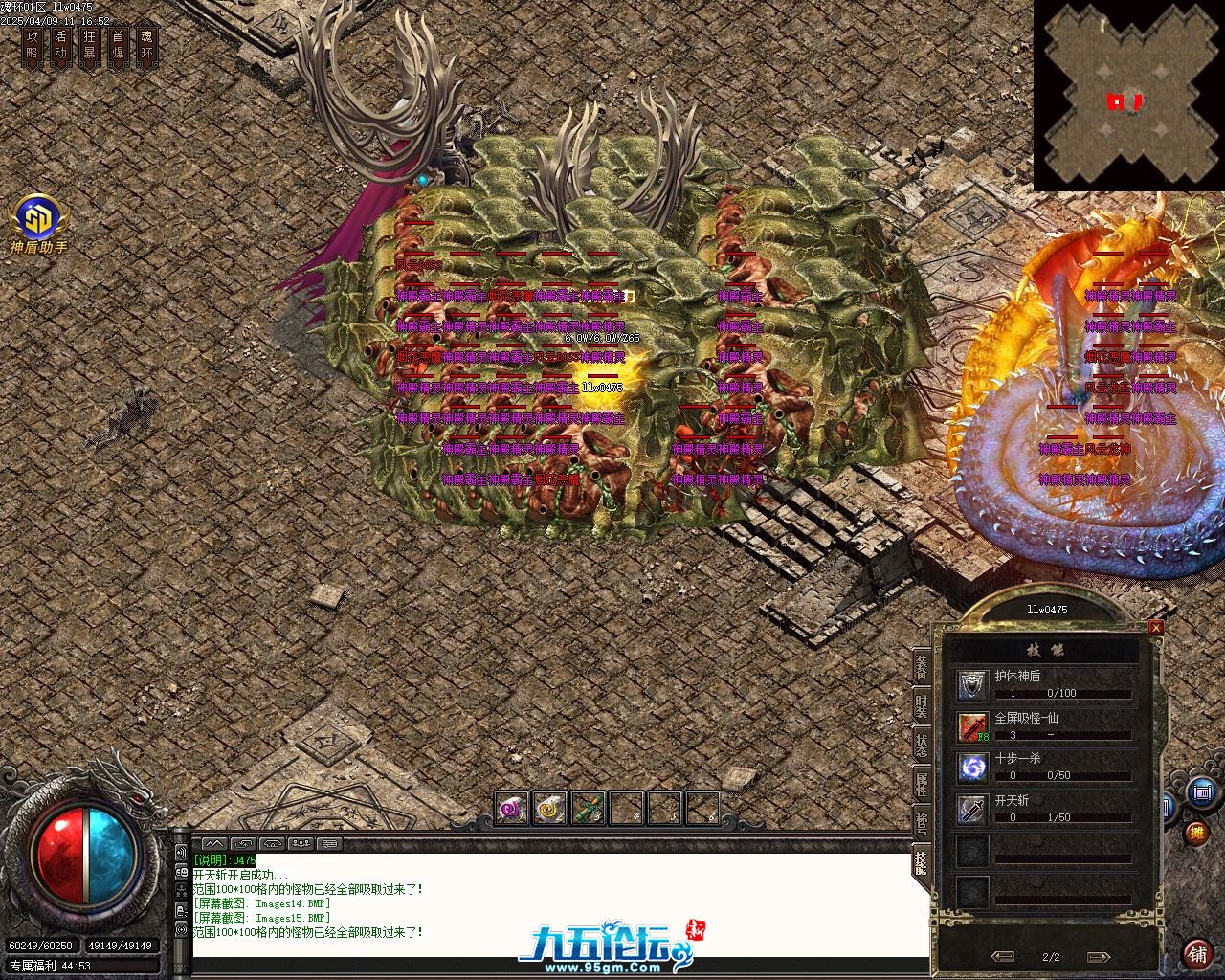Open the 状态 status tab
The width and height of the screenshot is (1225, 980).
click(x=921, y=746)
